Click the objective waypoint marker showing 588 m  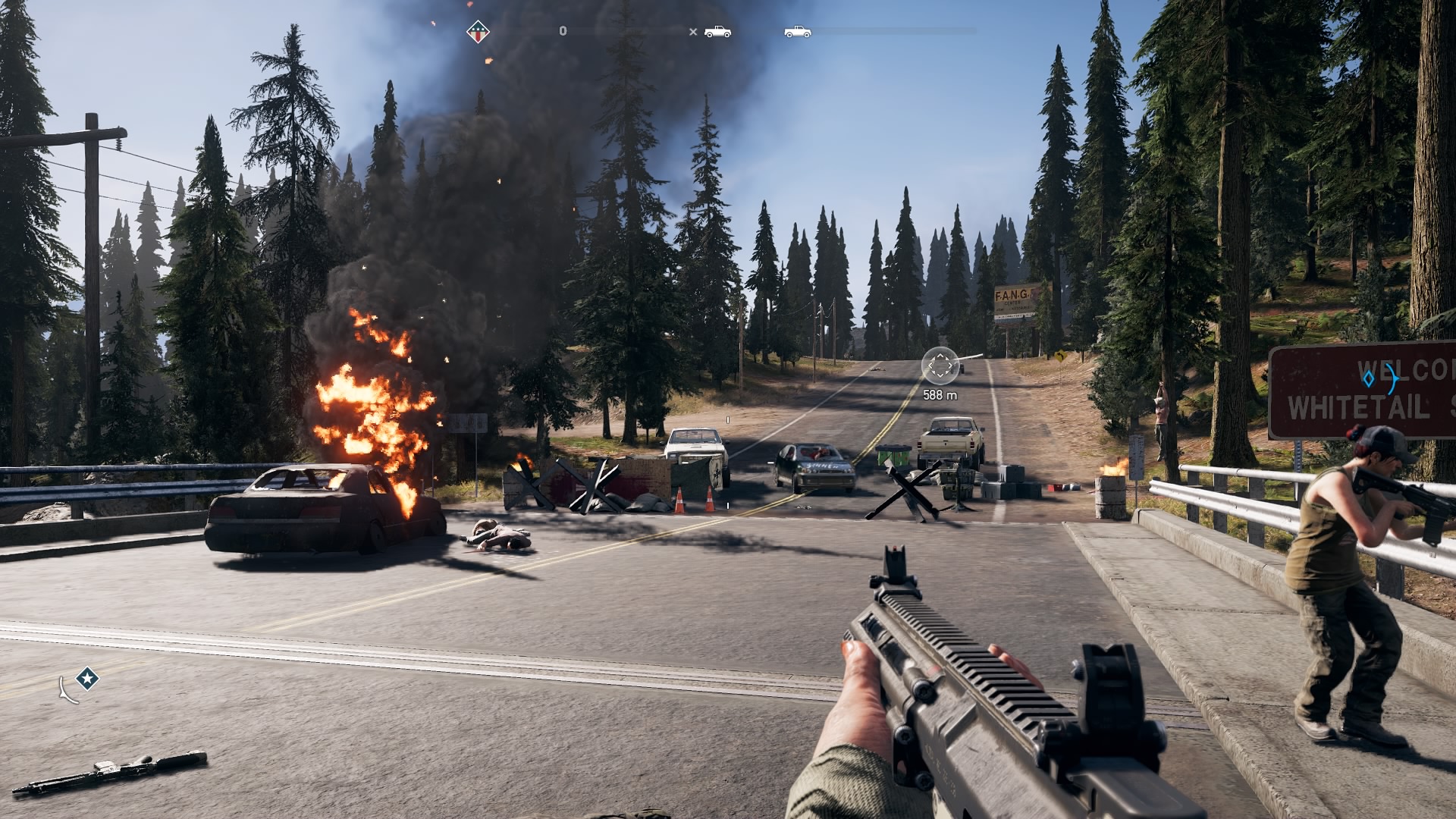[x=939, y=366]
